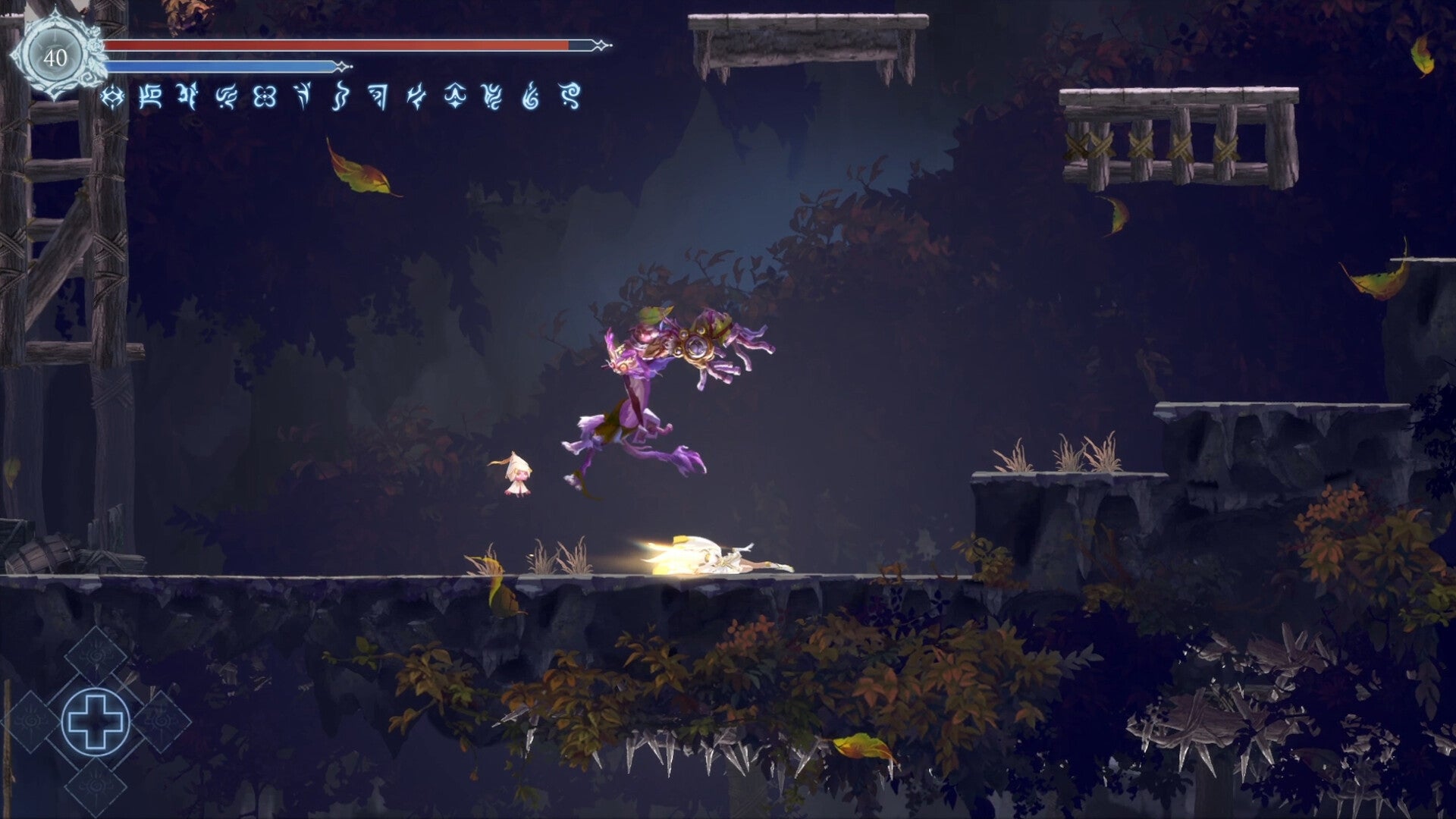Click the right diamond slot beside the healing cross
This screenshot has width=1456, height=819.
(165, 722)
